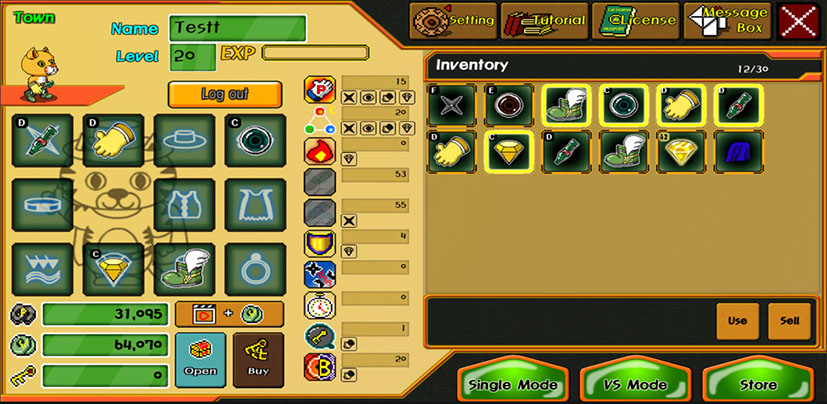827x404 pixels.
Task: Select the F-rank shuriken in inventory
Action: tap(449, 105)
